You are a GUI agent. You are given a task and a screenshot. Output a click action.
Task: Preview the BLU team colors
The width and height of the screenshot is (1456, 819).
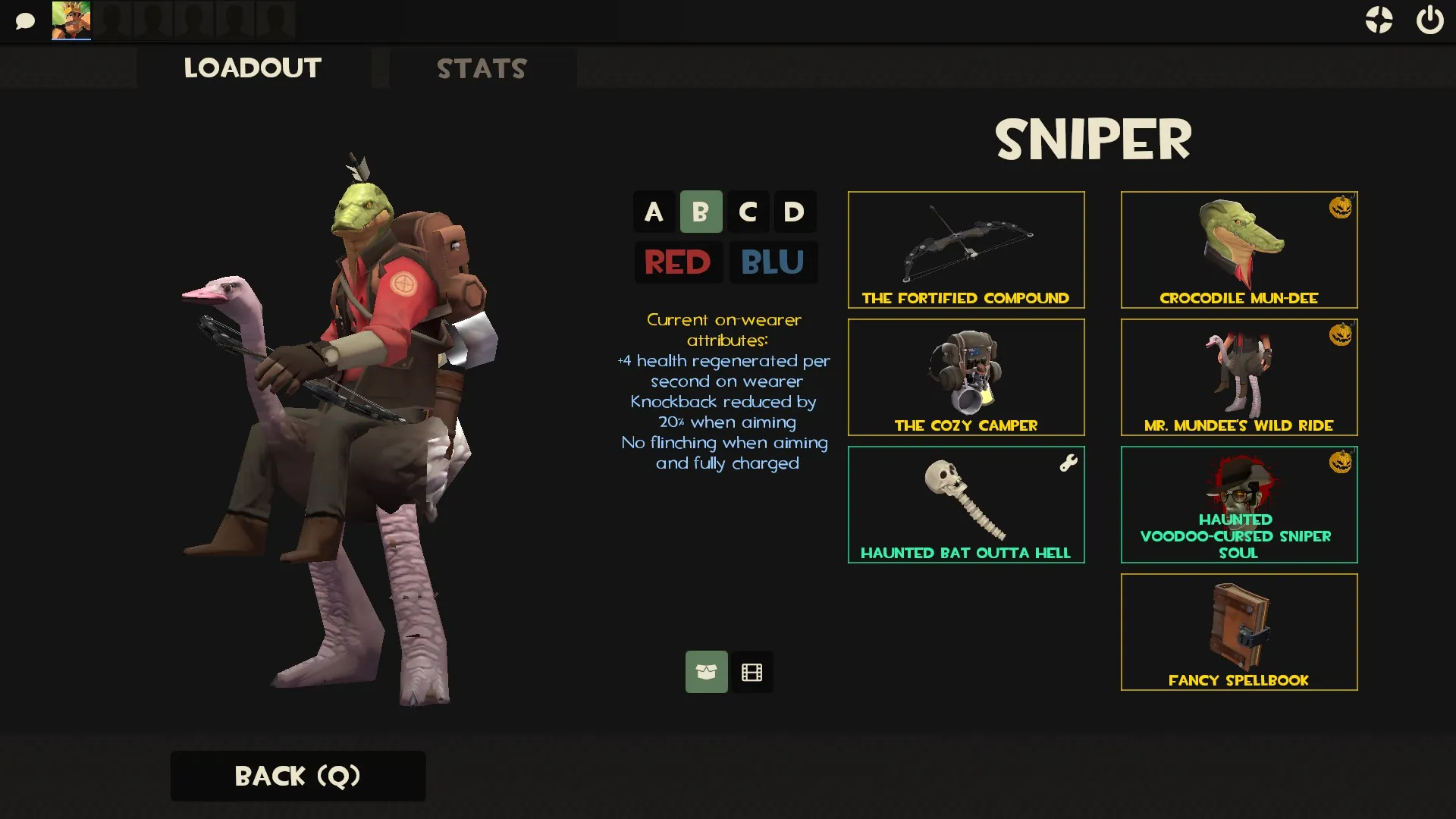[x=773, y=262]
